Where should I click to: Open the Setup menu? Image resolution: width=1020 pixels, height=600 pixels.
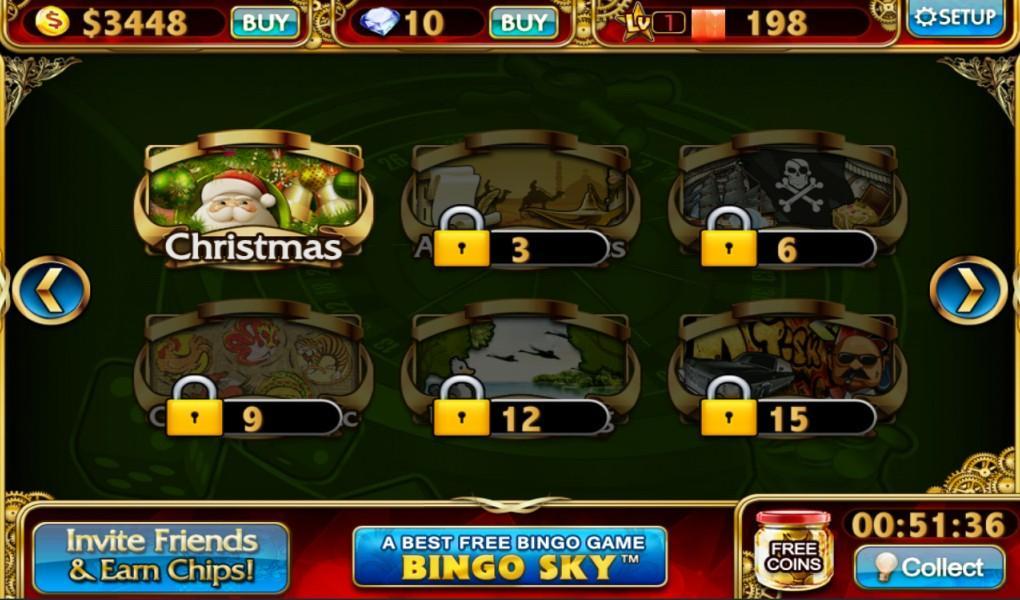click(x=956, y=18)
